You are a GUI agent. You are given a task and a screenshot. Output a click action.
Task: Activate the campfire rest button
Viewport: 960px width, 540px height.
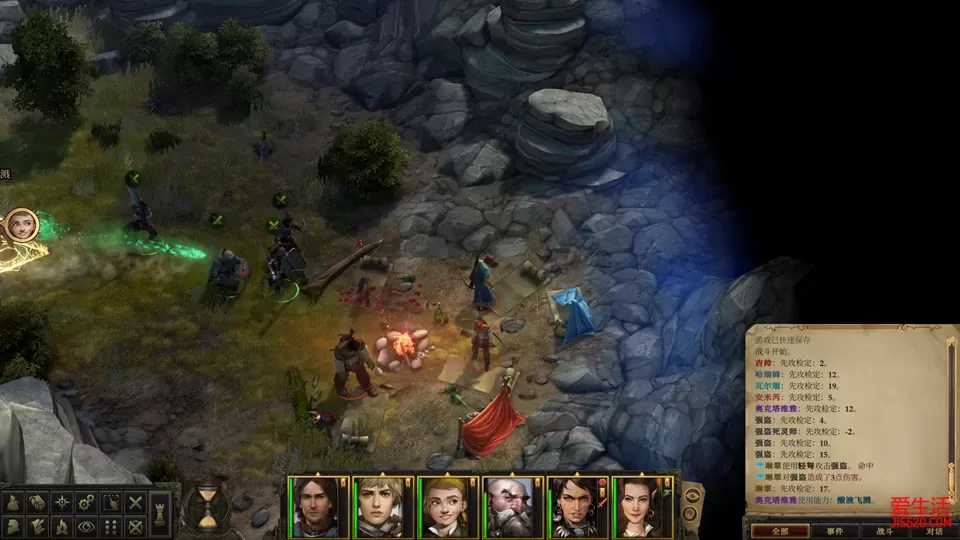(62, 526)
